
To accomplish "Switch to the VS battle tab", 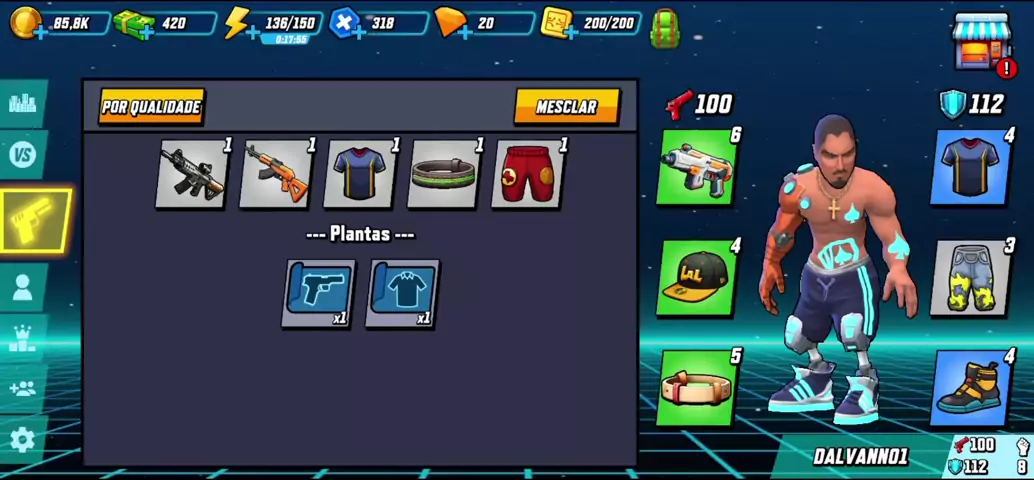I will (x=23, y=155).
